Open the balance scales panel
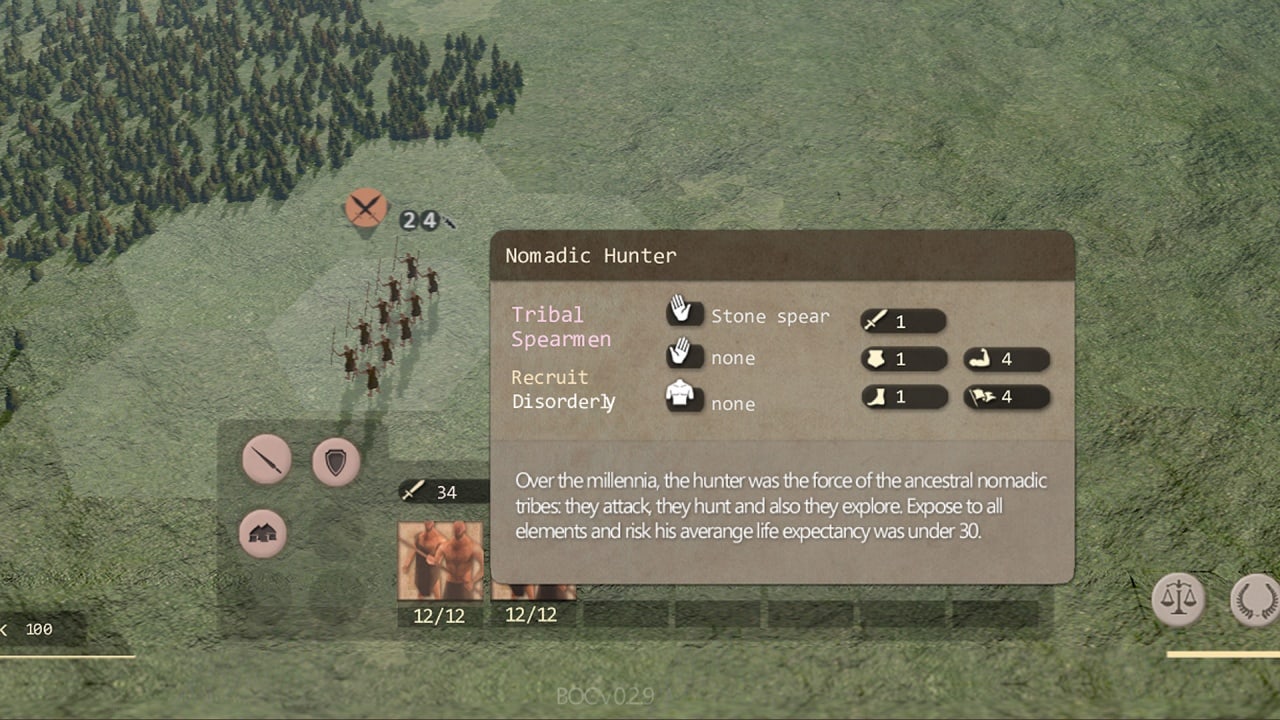Viewport: 1280px width, 720px height. coord(1178,600)
